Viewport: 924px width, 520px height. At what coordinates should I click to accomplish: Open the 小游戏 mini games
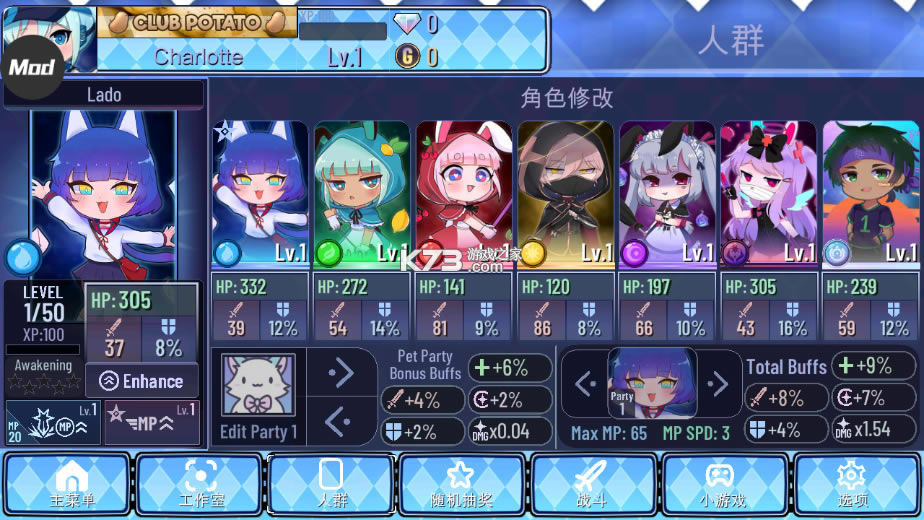725,483
